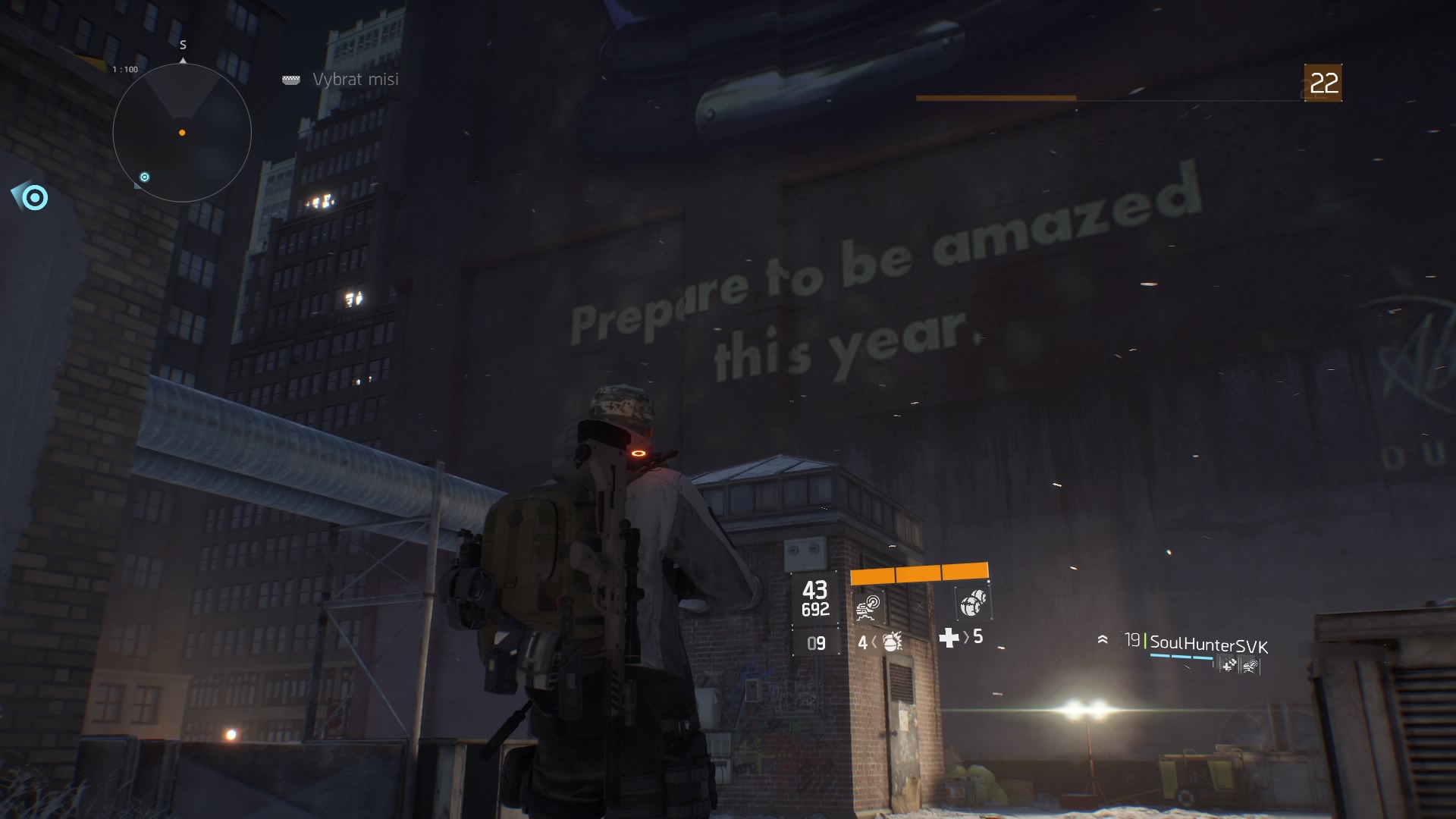Image resolution: width=1456 pixels, height=819 pixels.
Task: Click the blue teammate marker on the minimap
Action: pyautogui.click(x=144, y=177)
